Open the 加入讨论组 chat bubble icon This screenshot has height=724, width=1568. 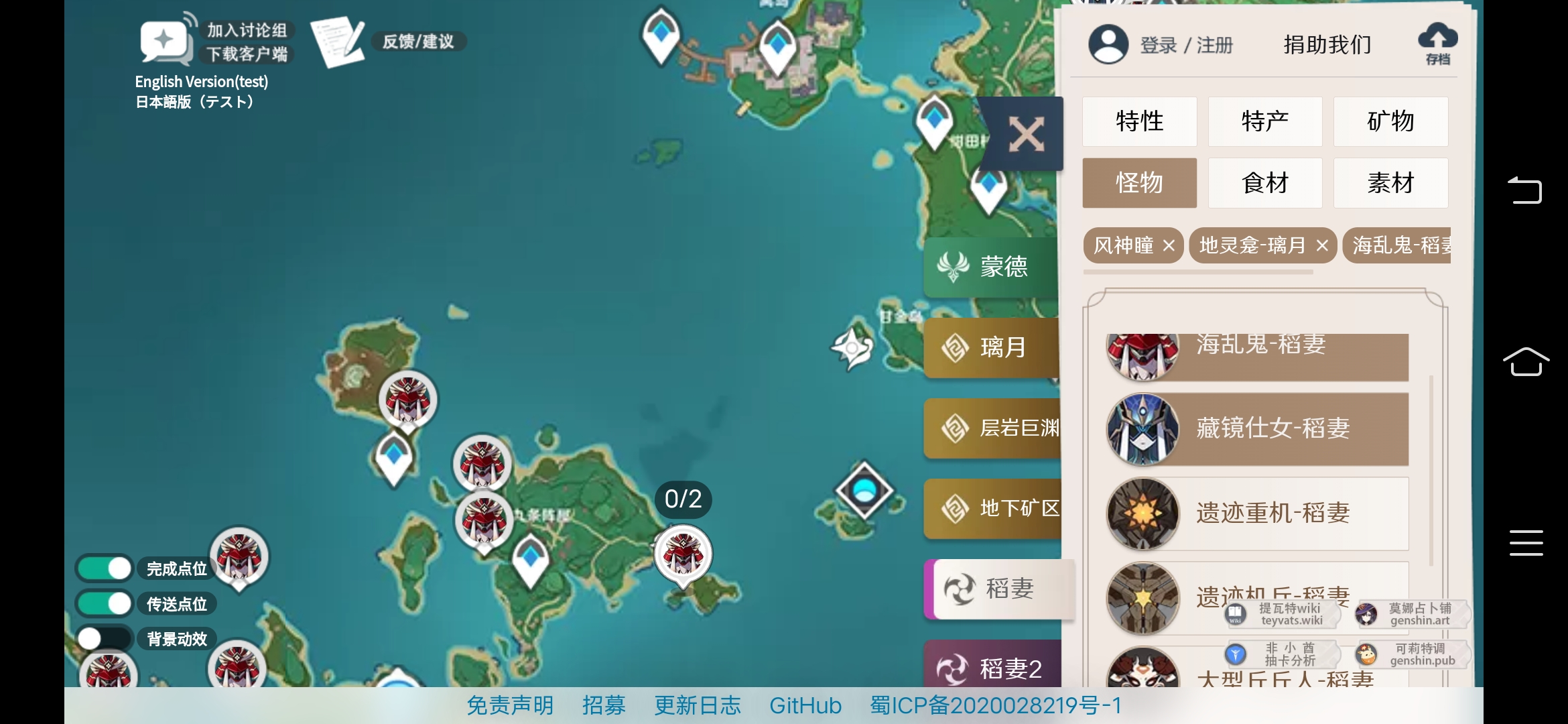pyautogui.click(x=163, y=40)
